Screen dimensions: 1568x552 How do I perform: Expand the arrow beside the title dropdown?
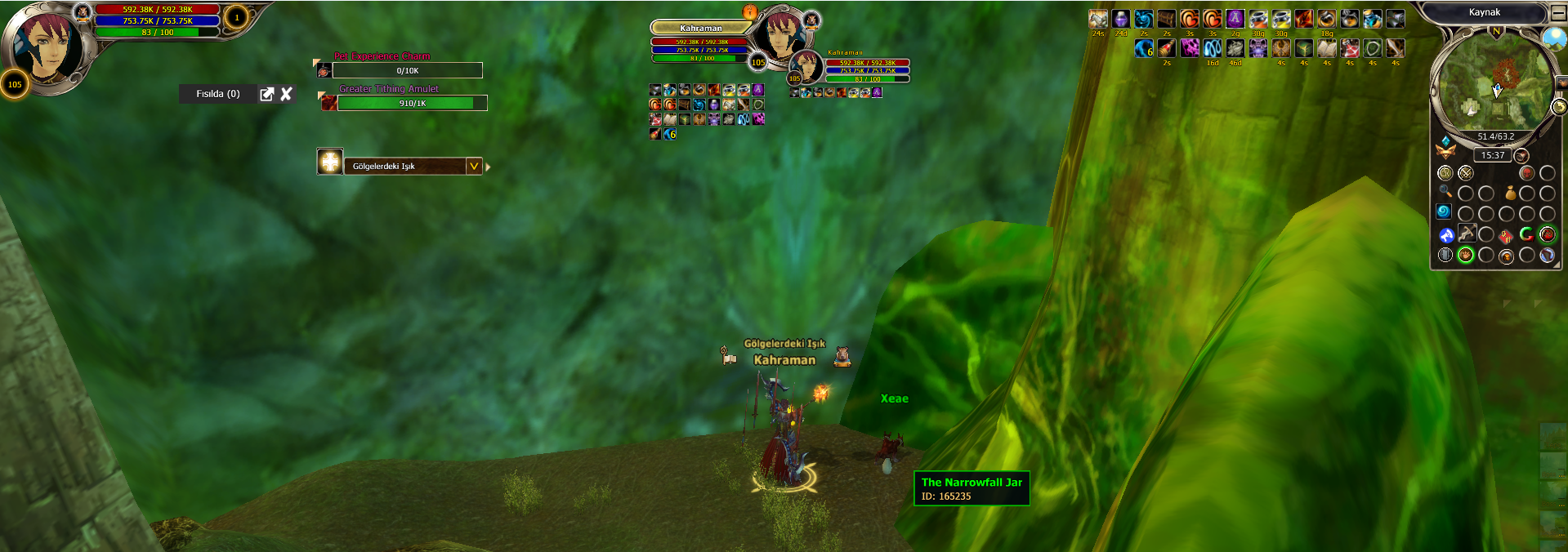point(488,167)
